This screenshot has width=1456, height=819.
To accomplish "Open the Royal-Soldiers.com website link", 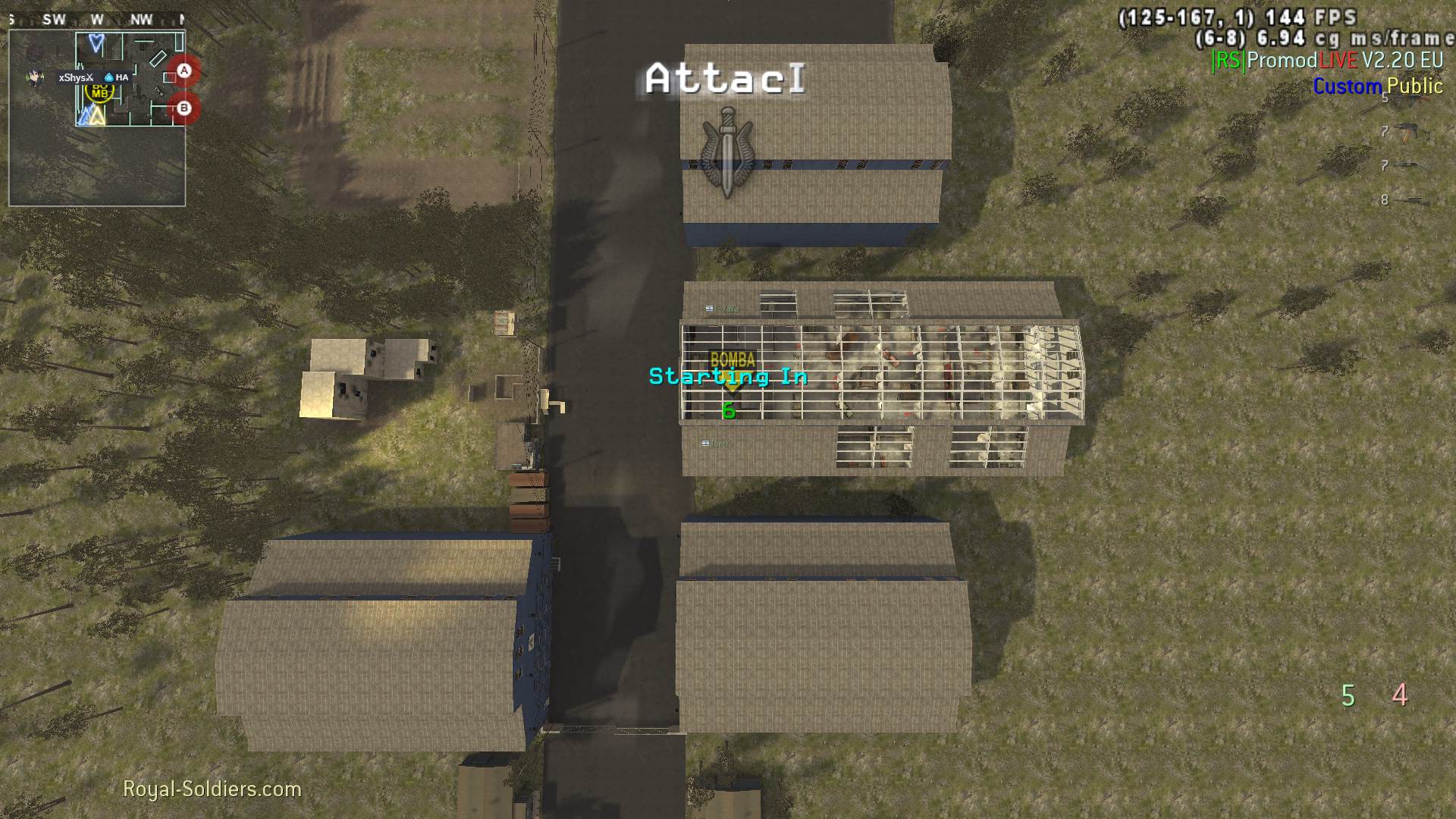I will coord(212,789).
